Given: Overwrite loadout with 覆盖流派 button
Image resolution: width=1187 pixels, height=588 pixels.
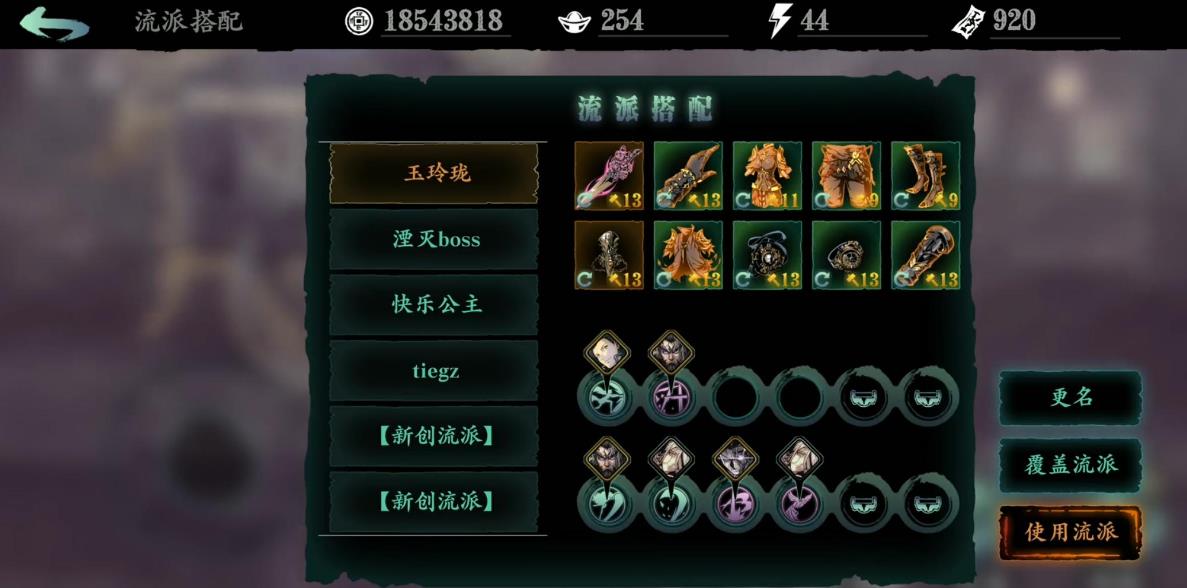Looking at the screenshot, I should (x=1070, y=464).
